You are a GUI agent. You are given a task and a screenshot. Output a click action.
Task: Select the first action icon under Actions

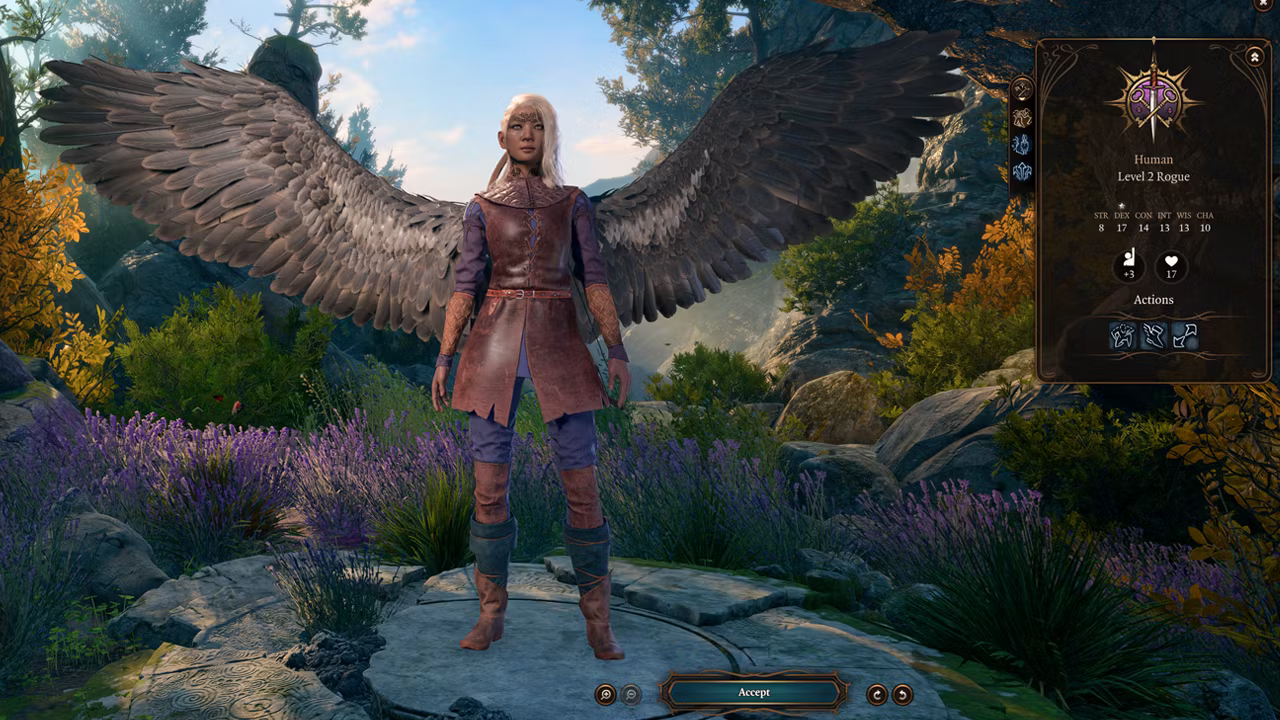(x=1123, y=336)
